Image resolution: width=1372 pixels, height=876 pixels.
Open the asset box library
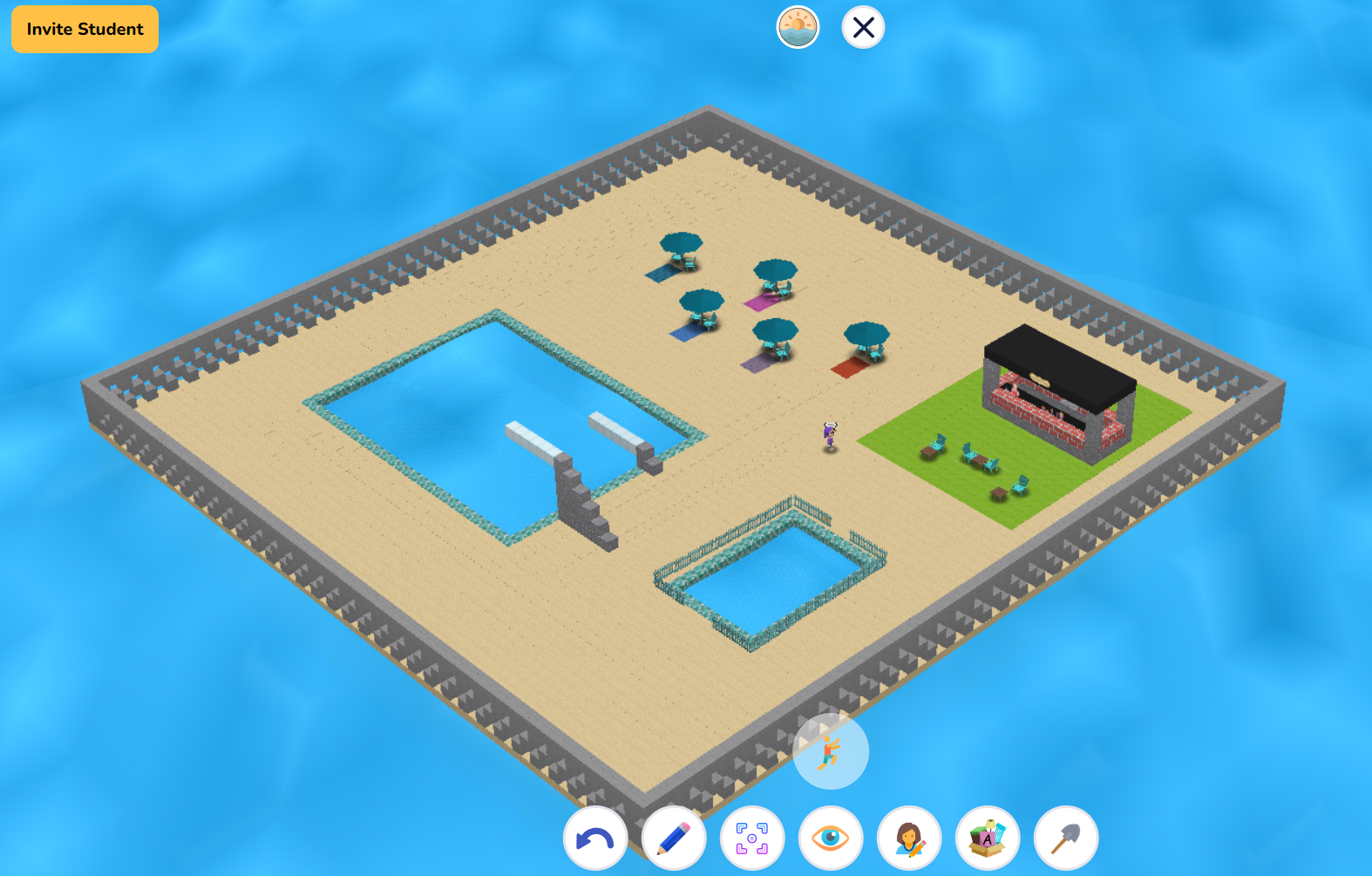(988, 838)
